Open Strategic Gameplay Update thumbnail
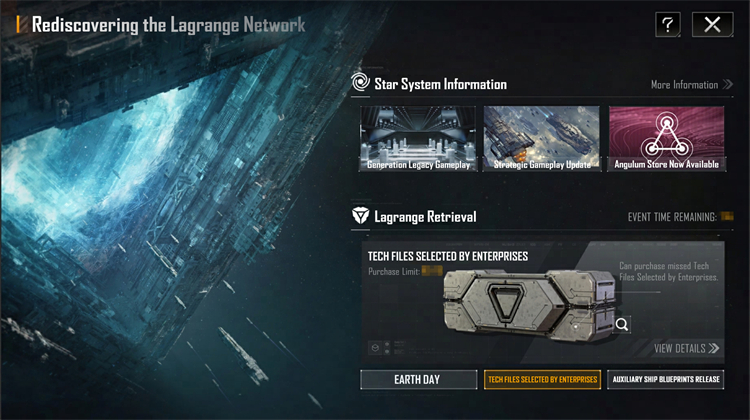 click(542, 140)
